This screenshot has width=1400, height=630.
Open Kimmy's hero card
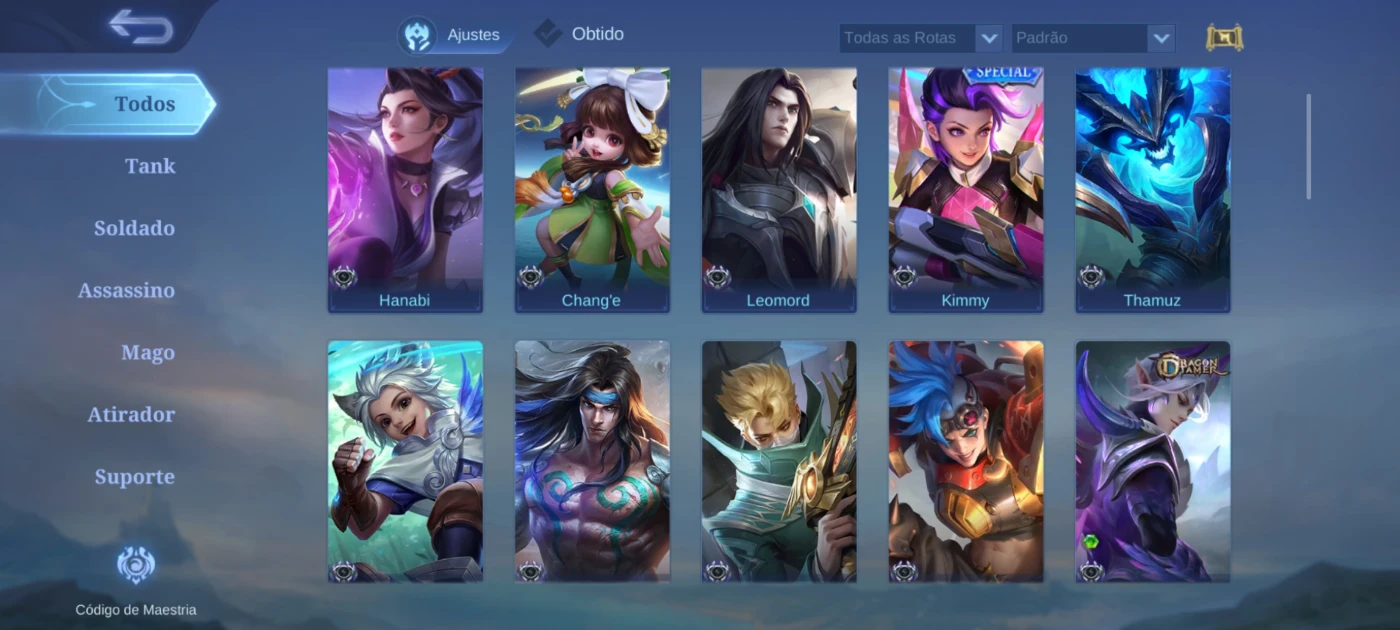(x=966, y=190)
